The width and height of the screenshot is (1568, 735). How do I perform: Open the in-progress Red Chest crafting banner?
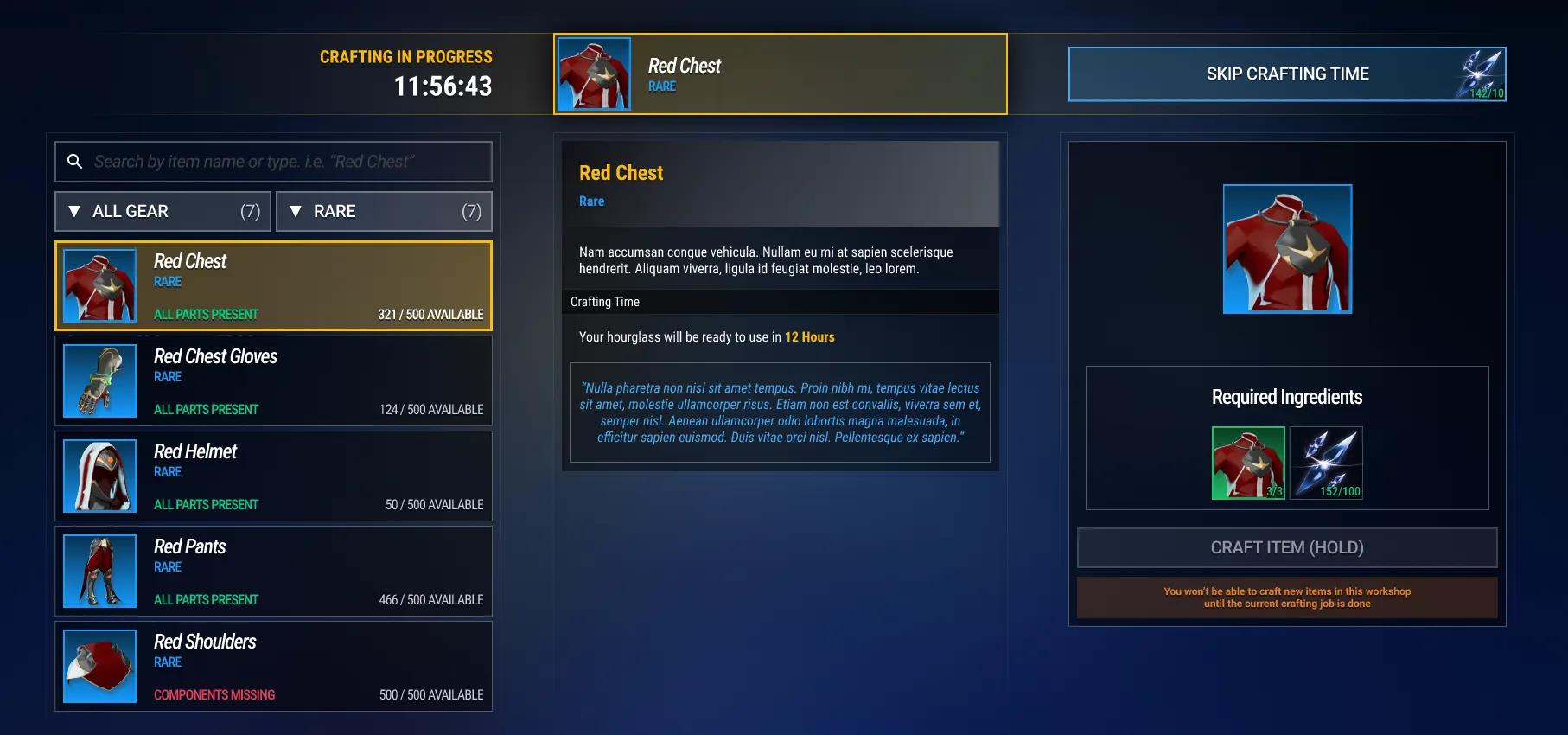[x=780, y=74]
